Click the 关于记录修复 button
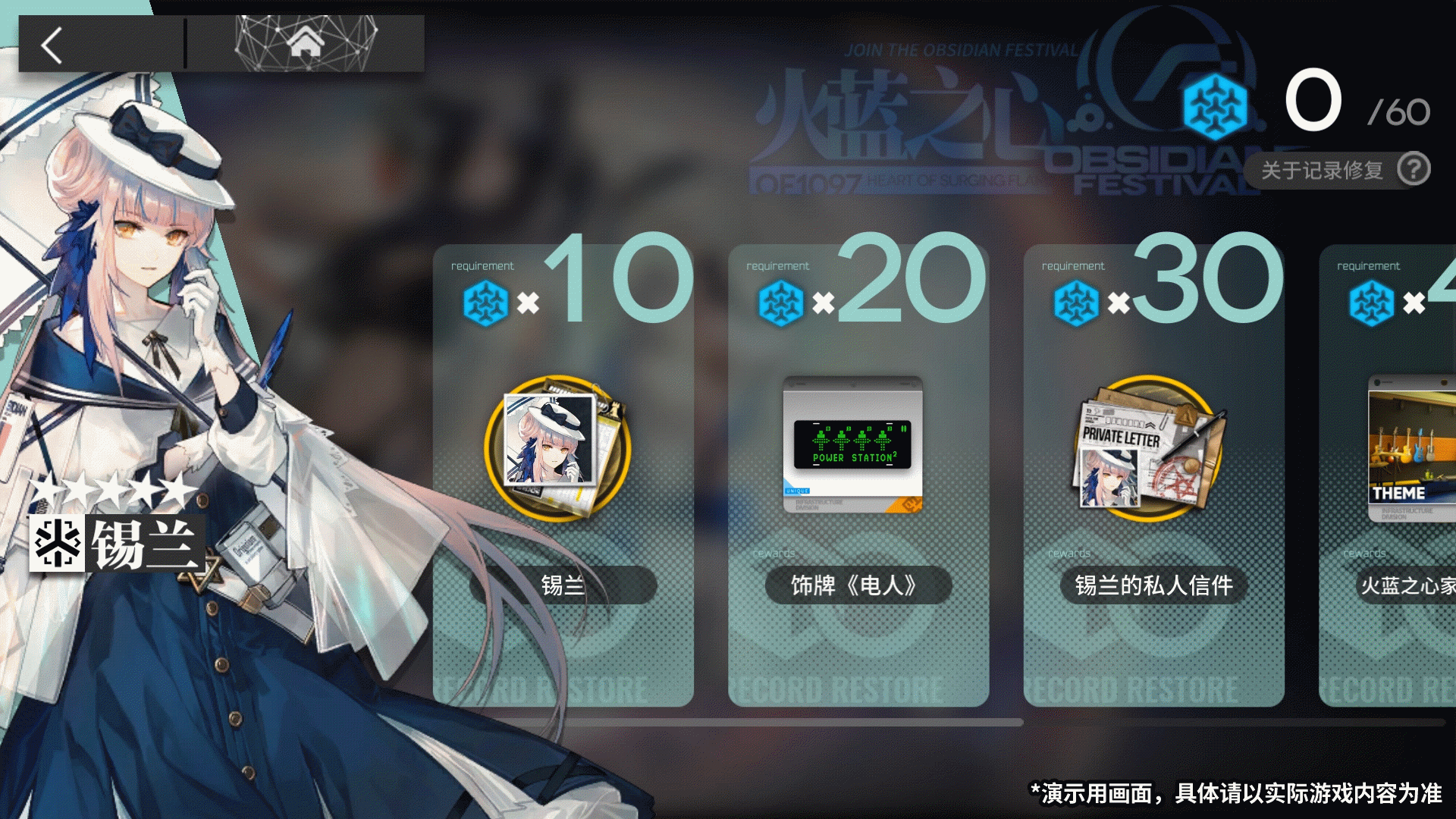This screenshot has width=1456, height=819. (x=1321, y=170)
